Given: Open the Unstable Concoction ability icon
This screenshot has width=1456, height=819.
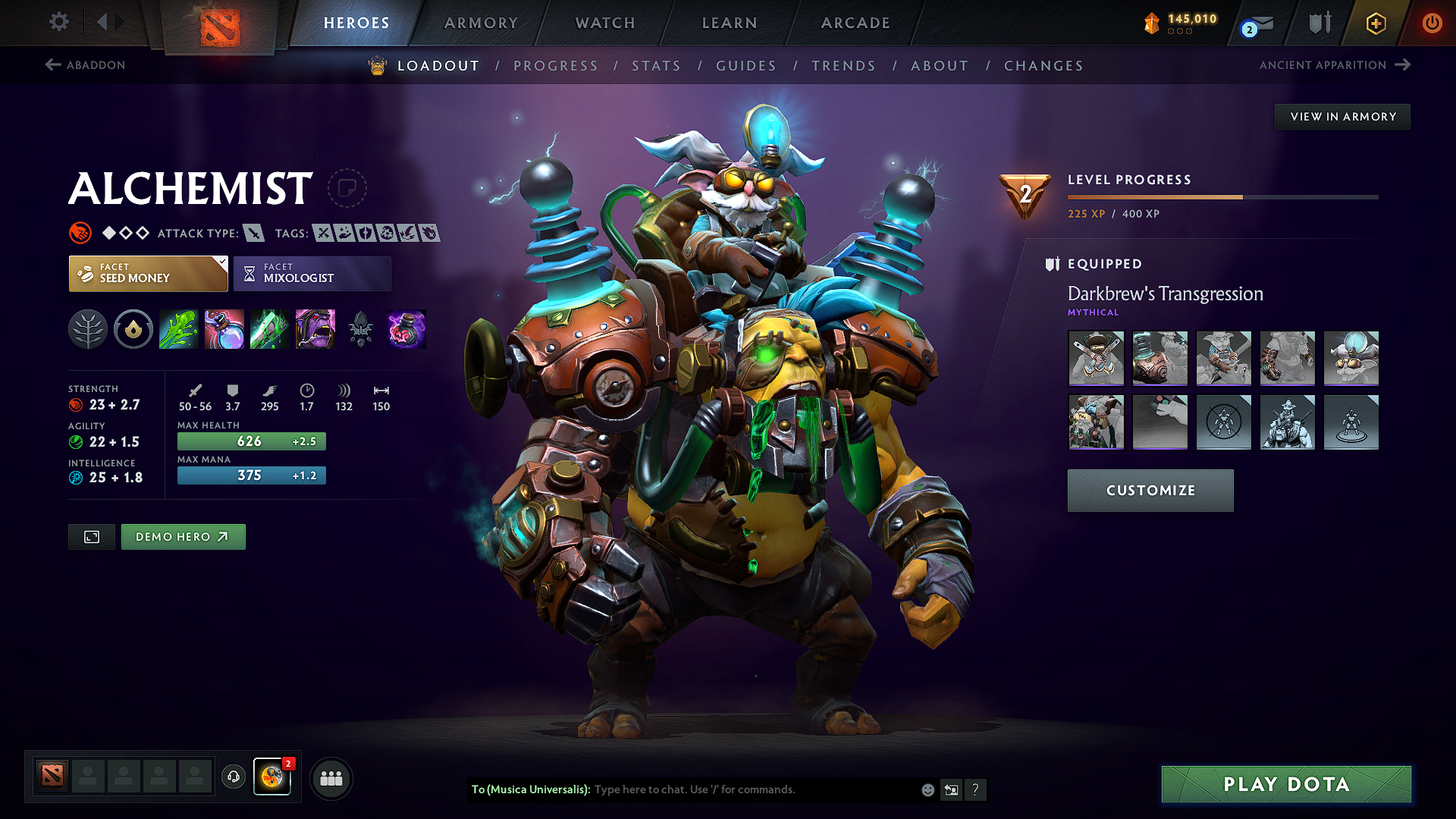Looking at the screenshot, I should click(224, 329).
